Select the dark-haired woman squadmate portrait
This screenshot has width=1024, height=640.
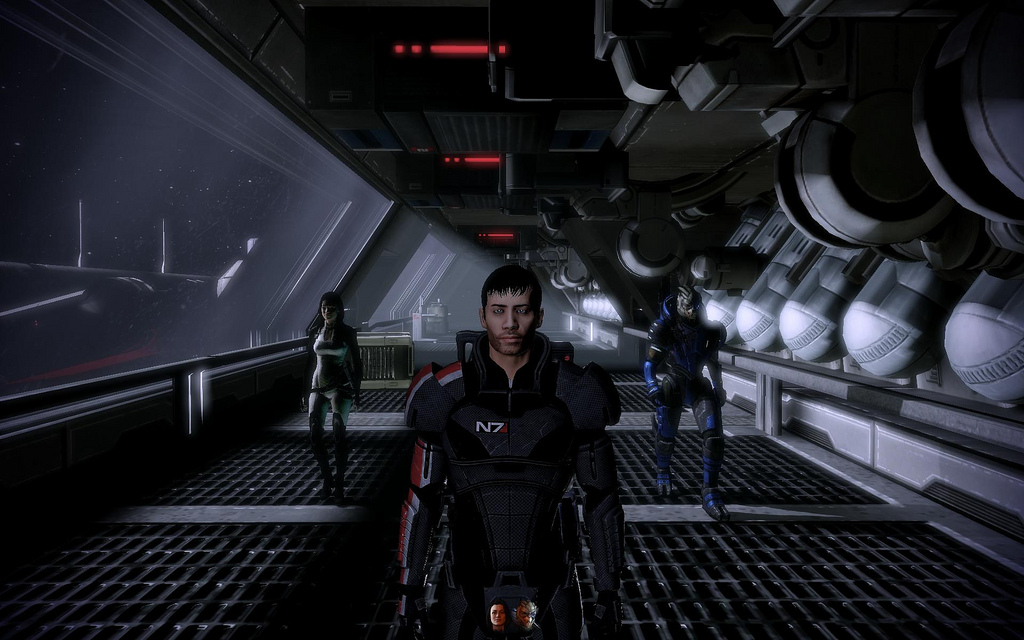coord(498,614)
